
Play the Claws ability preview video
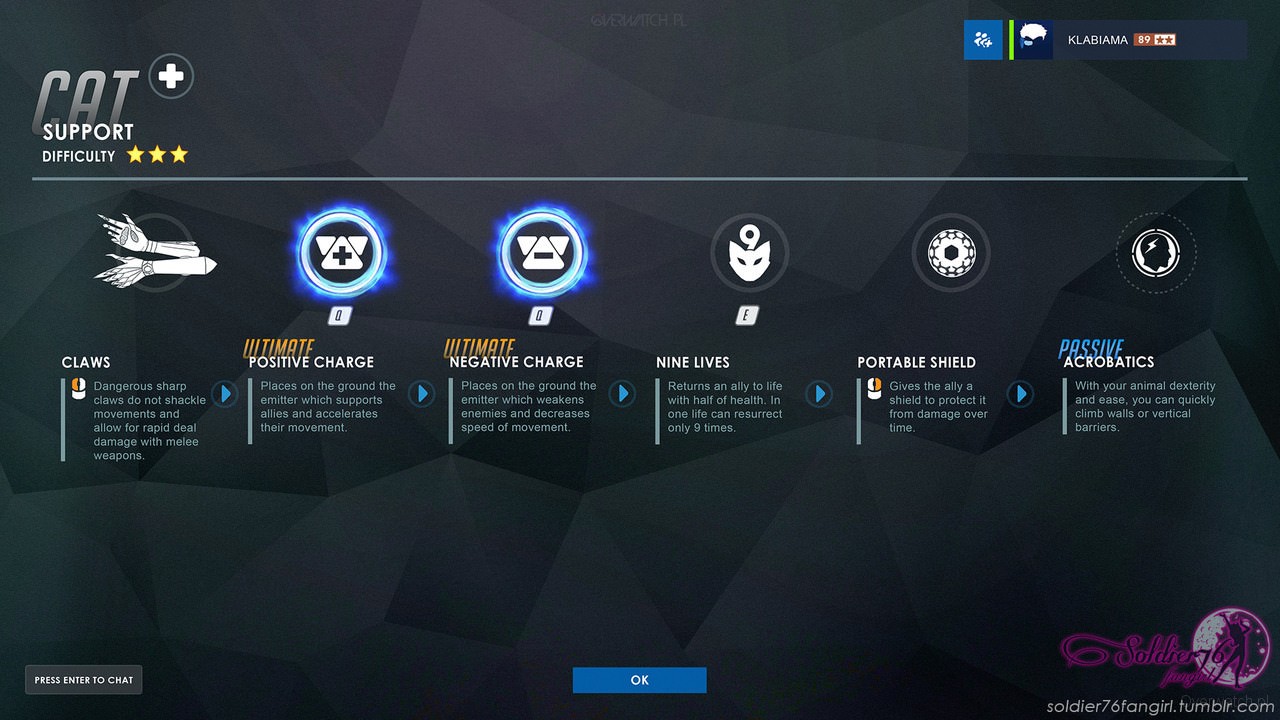[x=224, y=394]
